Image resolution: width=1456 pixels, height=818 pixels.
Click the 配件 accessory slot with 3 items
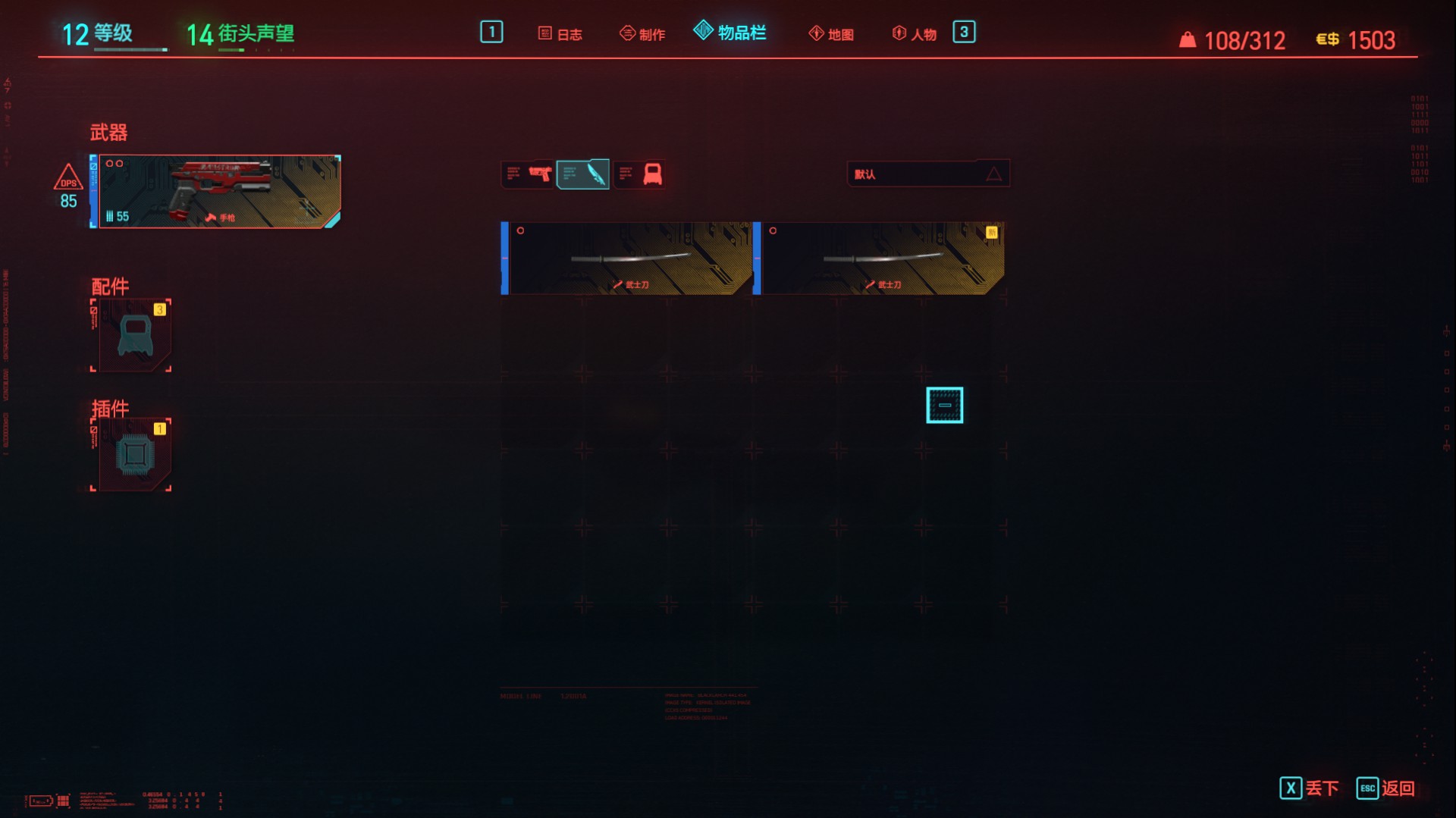coord(130,334)
